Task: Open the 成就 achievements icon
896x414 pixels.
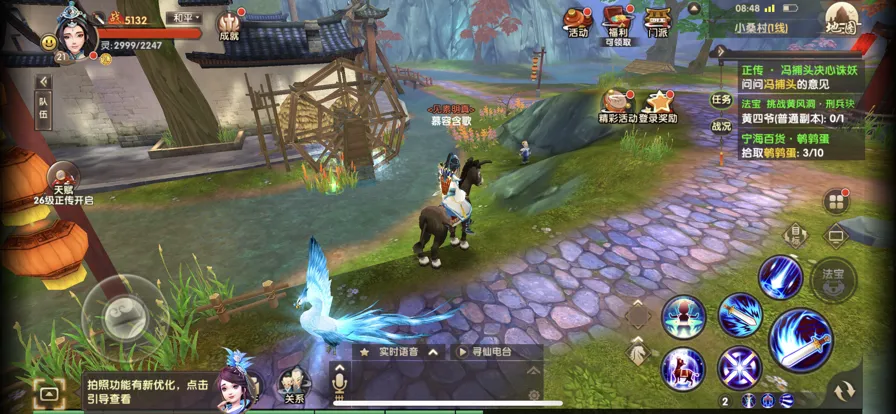Action: click(x=230, y=24)
